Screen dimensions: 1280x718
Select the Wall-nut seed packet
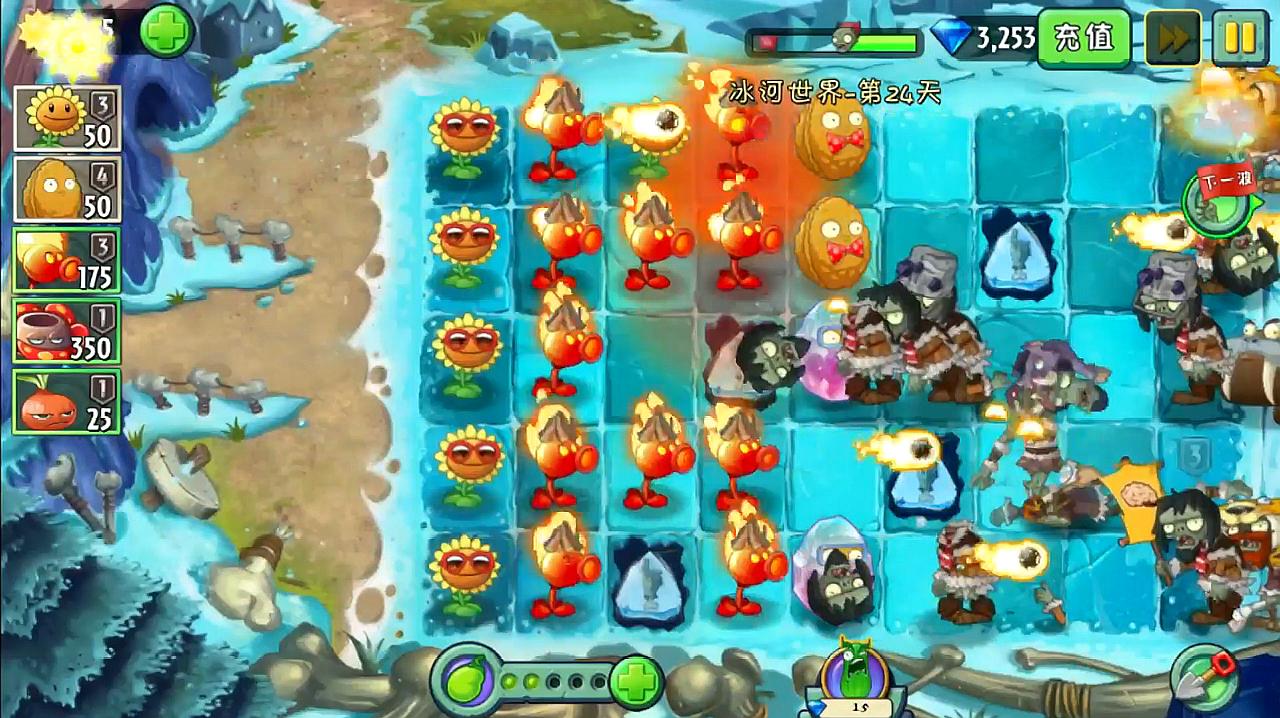point(67,189)
